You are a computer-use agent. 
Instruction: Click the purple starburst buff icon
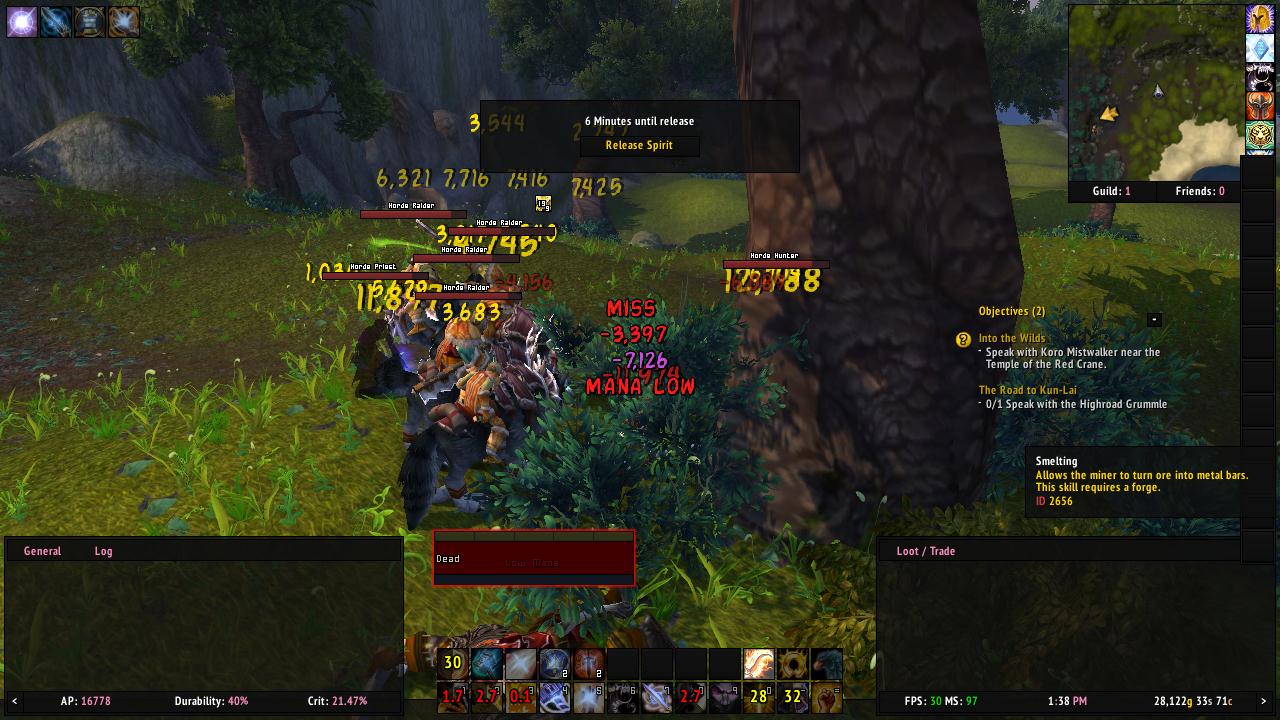pyautogui.click(x=21, y=21)
